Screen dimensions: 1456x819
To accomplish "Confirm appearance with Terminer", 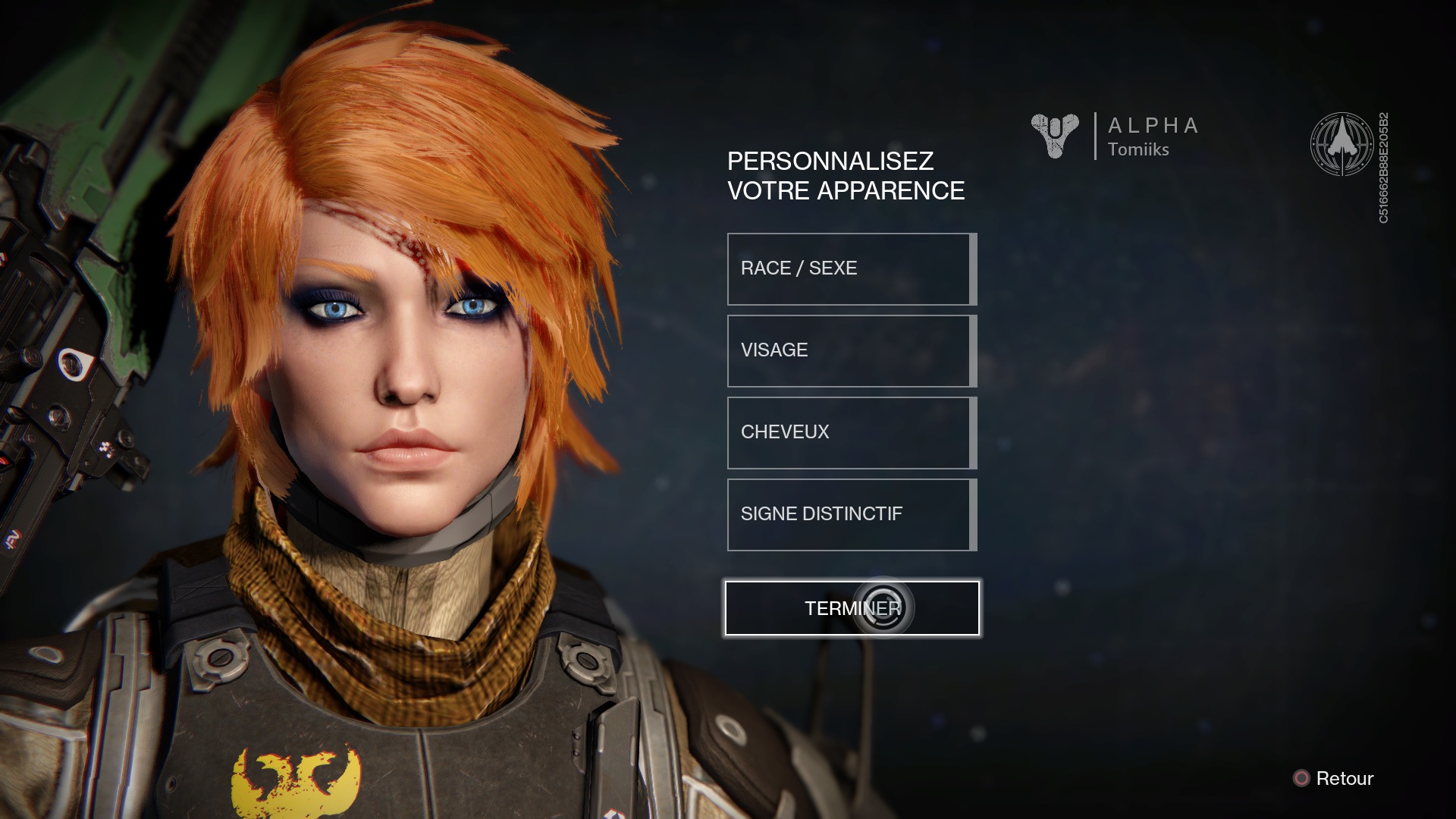I will click(852, 608).
